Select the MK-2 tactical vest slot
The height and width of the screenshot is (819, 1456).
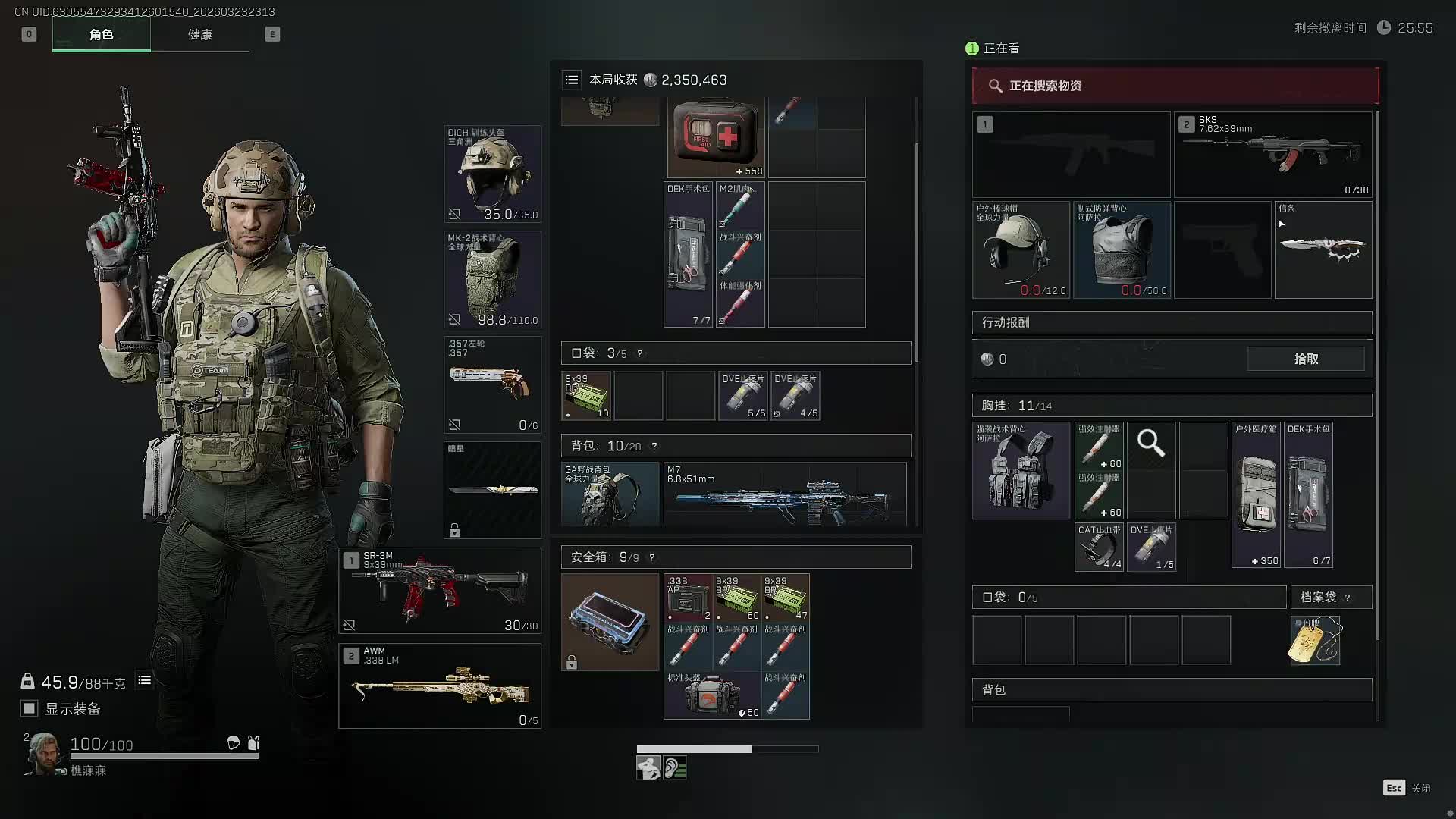coord(492,280)
